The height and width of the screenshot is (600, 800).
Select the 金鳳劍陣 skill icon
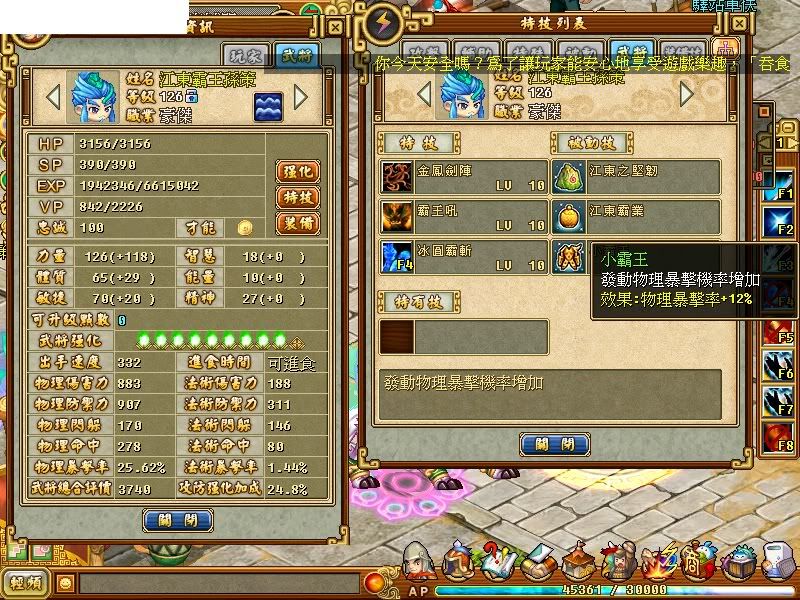[395, 176]
